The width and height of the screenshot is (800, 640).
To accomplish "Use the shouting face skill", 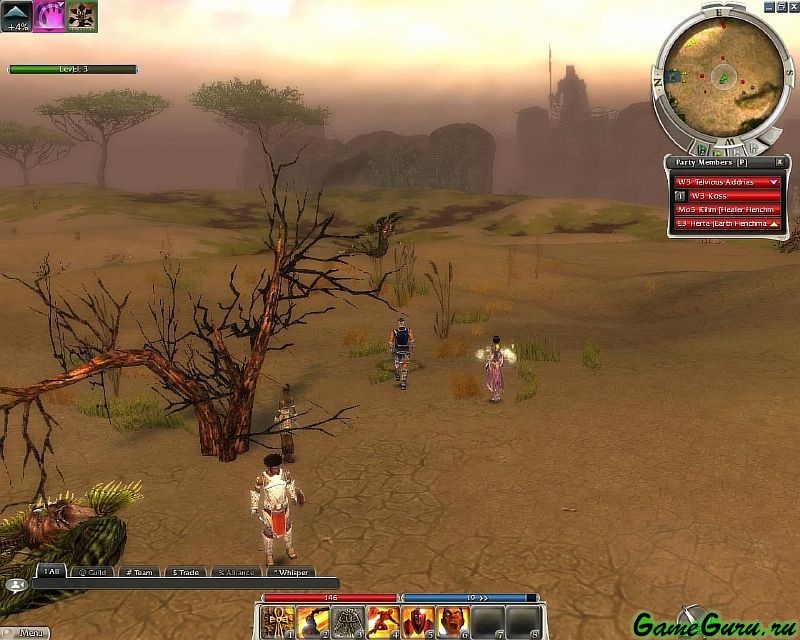I will pos(452,622).
